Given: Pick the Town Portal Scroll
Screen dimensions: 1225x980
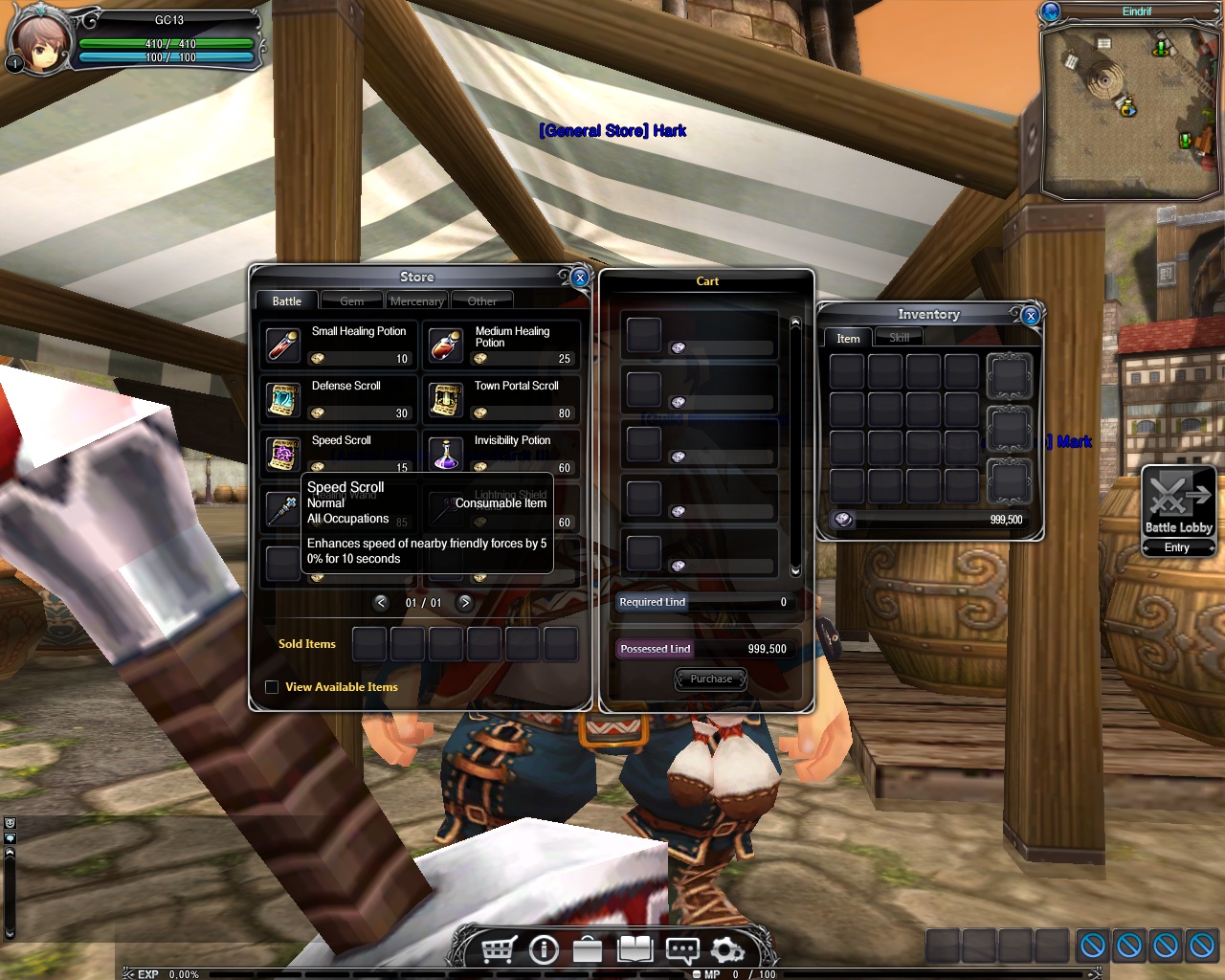Looking at the screenshot, I should pyautogui.click(x=446, y=399).
